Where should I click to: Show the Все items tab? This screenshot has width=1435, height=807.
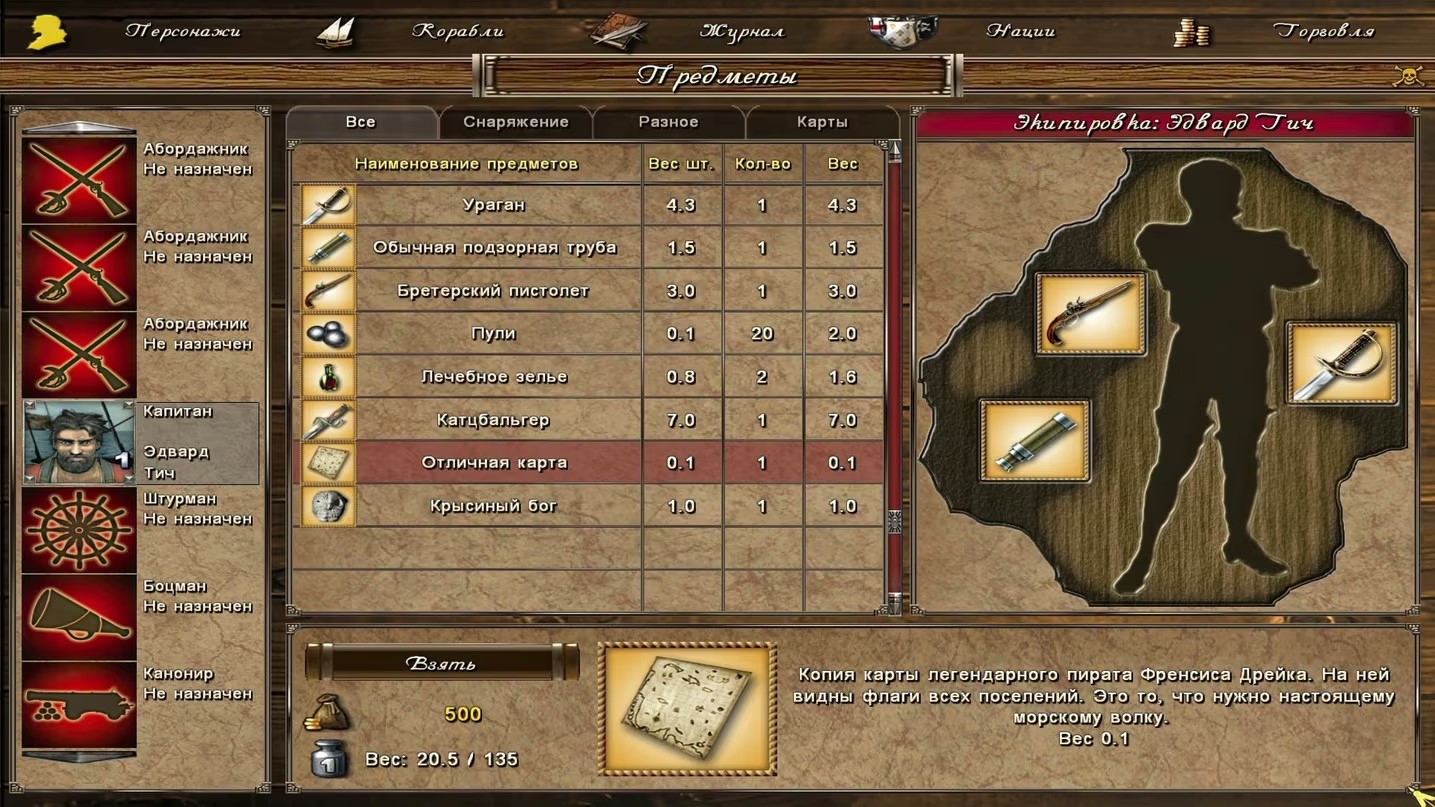click(x=360, y=122)
